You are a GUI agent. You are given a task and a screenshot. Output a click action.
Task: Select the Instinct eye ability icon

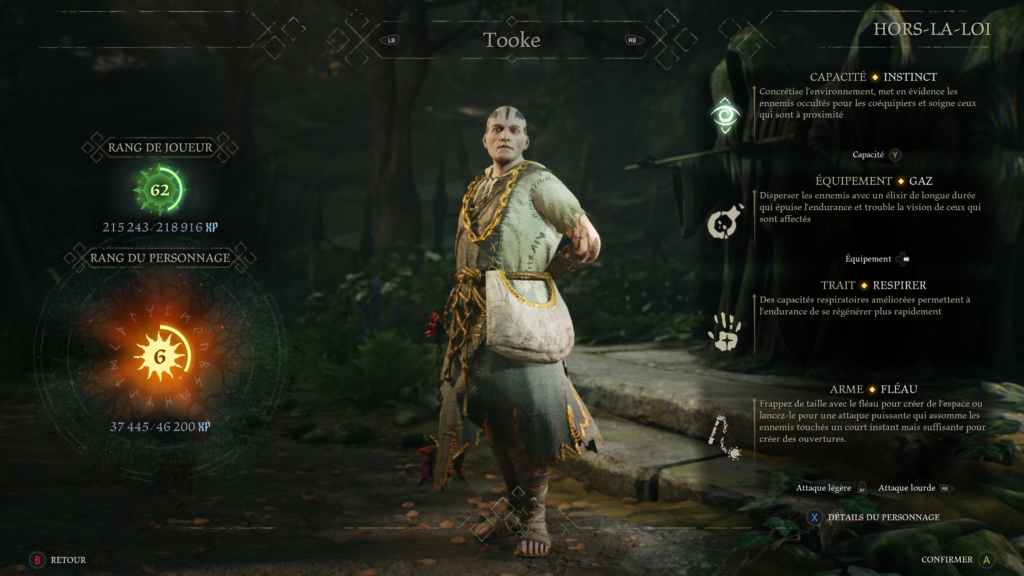click(x=725, y=115)
